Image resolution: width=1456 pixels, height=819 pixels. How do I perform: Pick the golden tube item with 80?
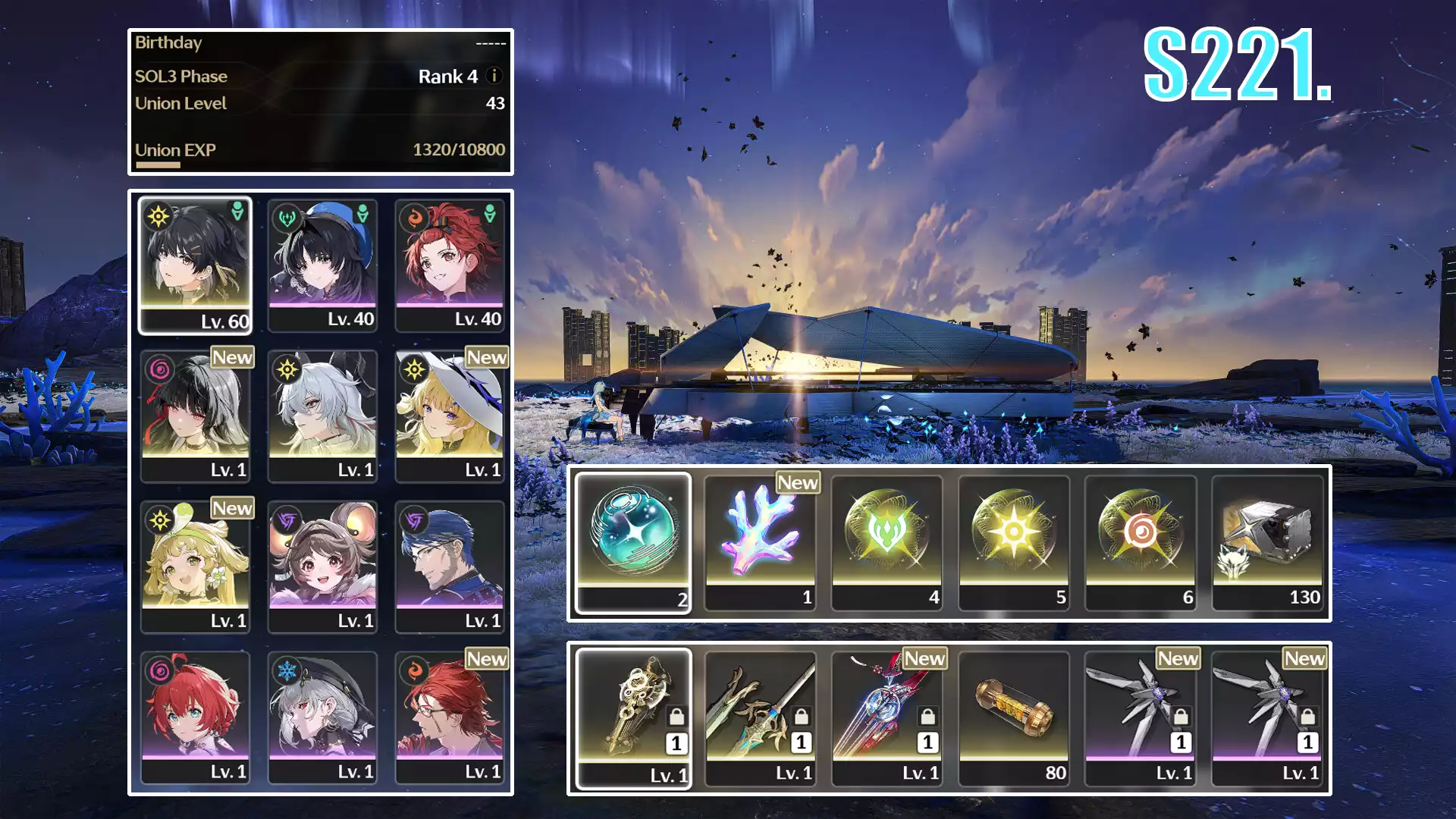(x=1014, y=717)
